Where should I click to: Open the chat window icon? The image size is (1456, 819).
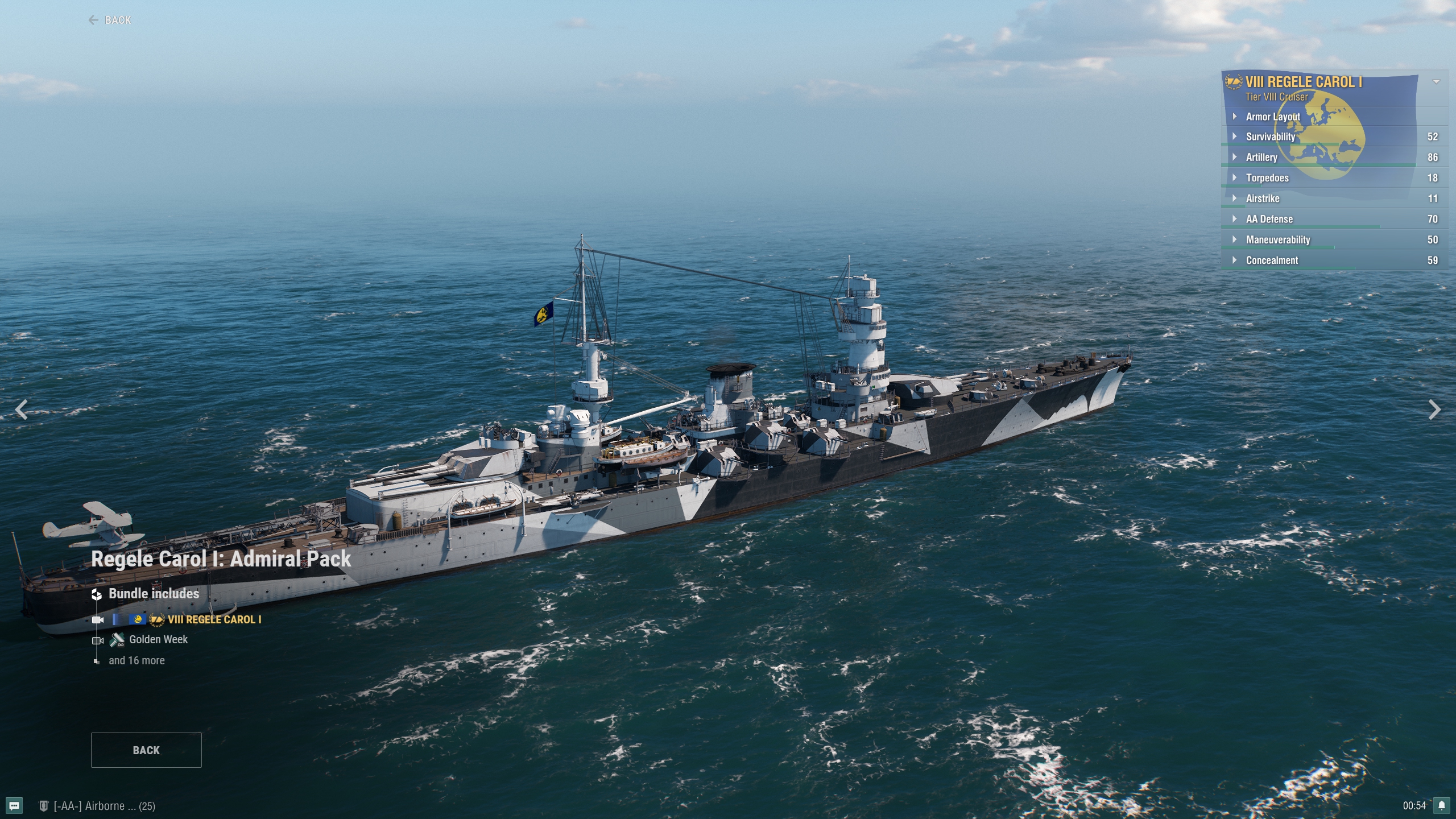coord(15,805)
